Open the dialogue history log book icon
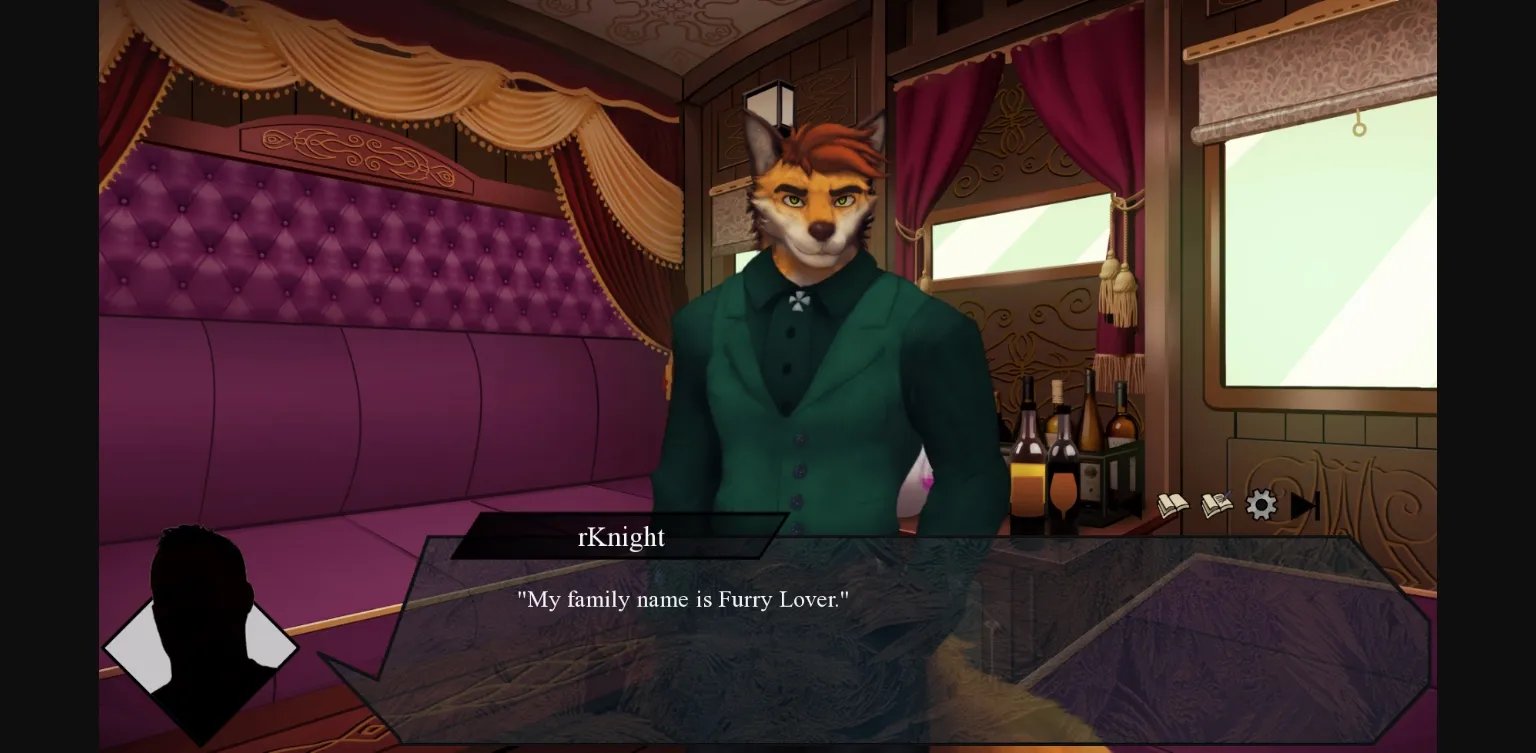The height and width of the screenshot is (753, 1536). [1174, 505]
